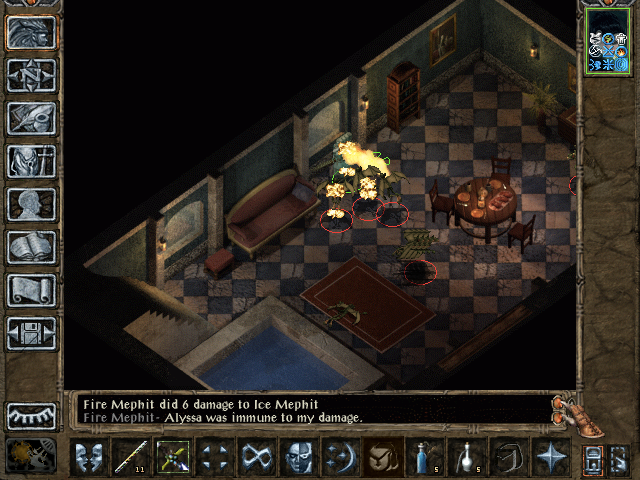Activate the infinity symbol ability button
This screenshot has width=640, height=480.
tap(258, 457)
